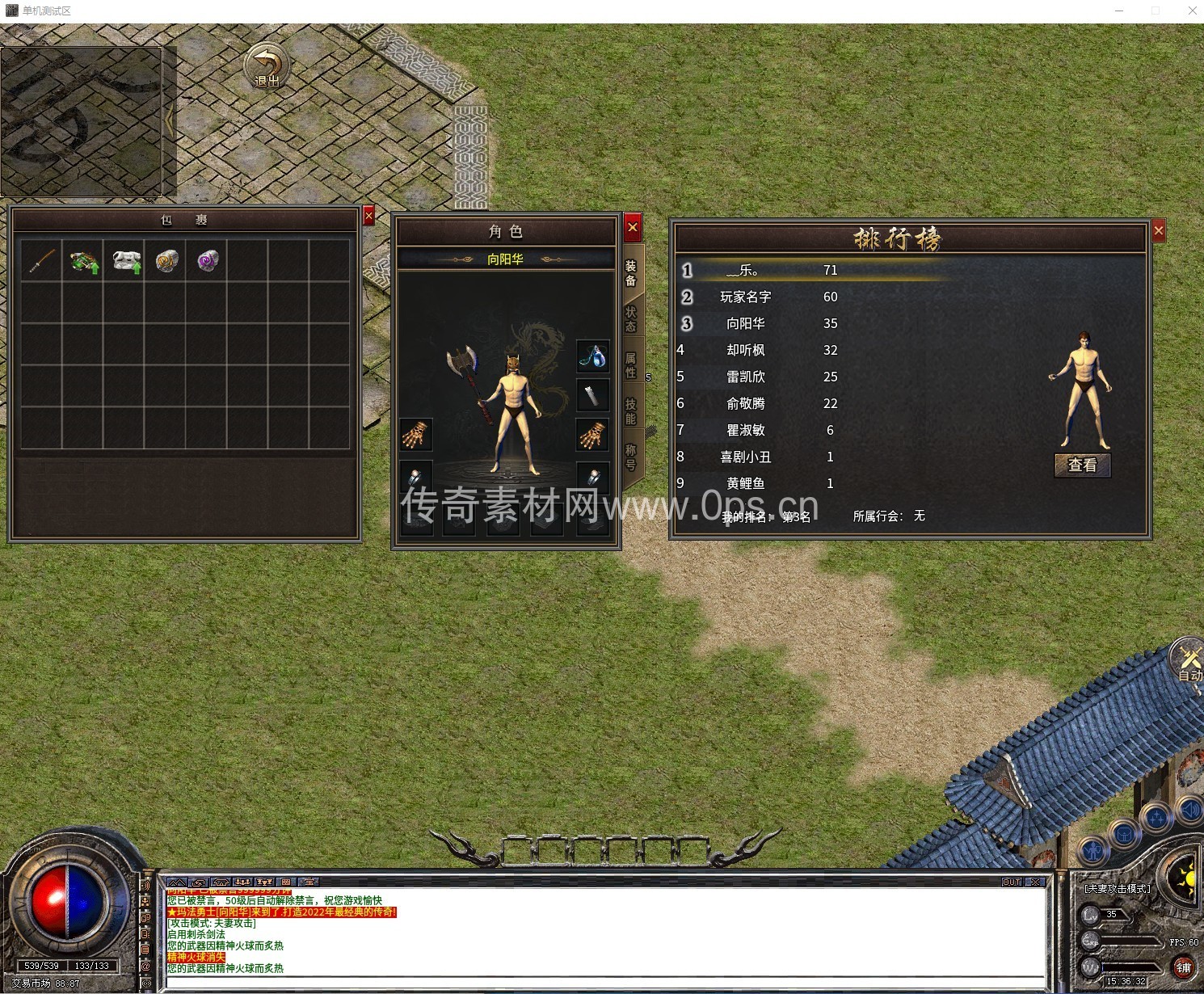
Task: Select the white beast statue item
Action: (125, 261)
